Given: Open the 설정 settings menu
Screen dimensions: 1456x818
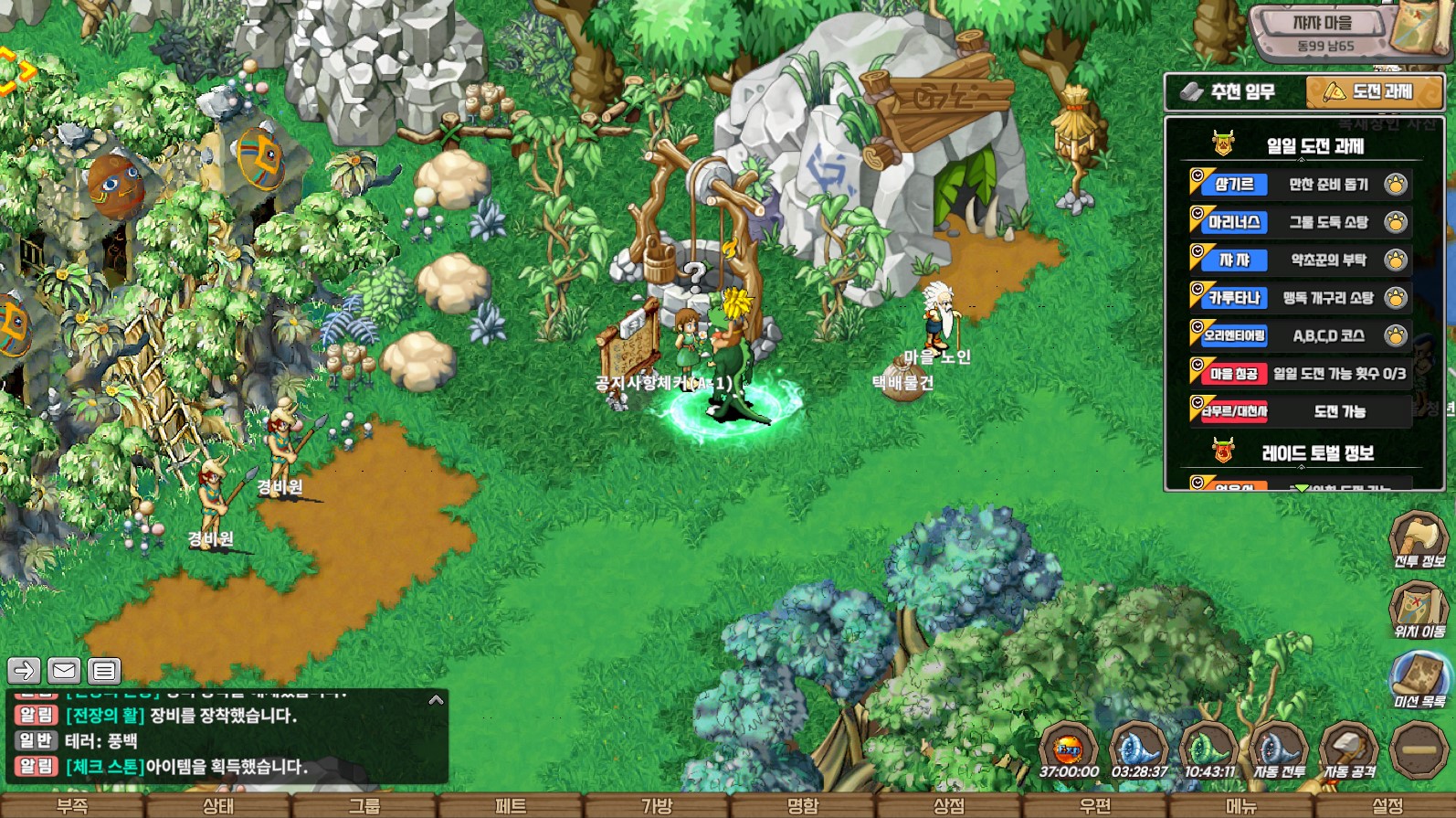Looking at the screenshot, I should tap(1387, 806).
